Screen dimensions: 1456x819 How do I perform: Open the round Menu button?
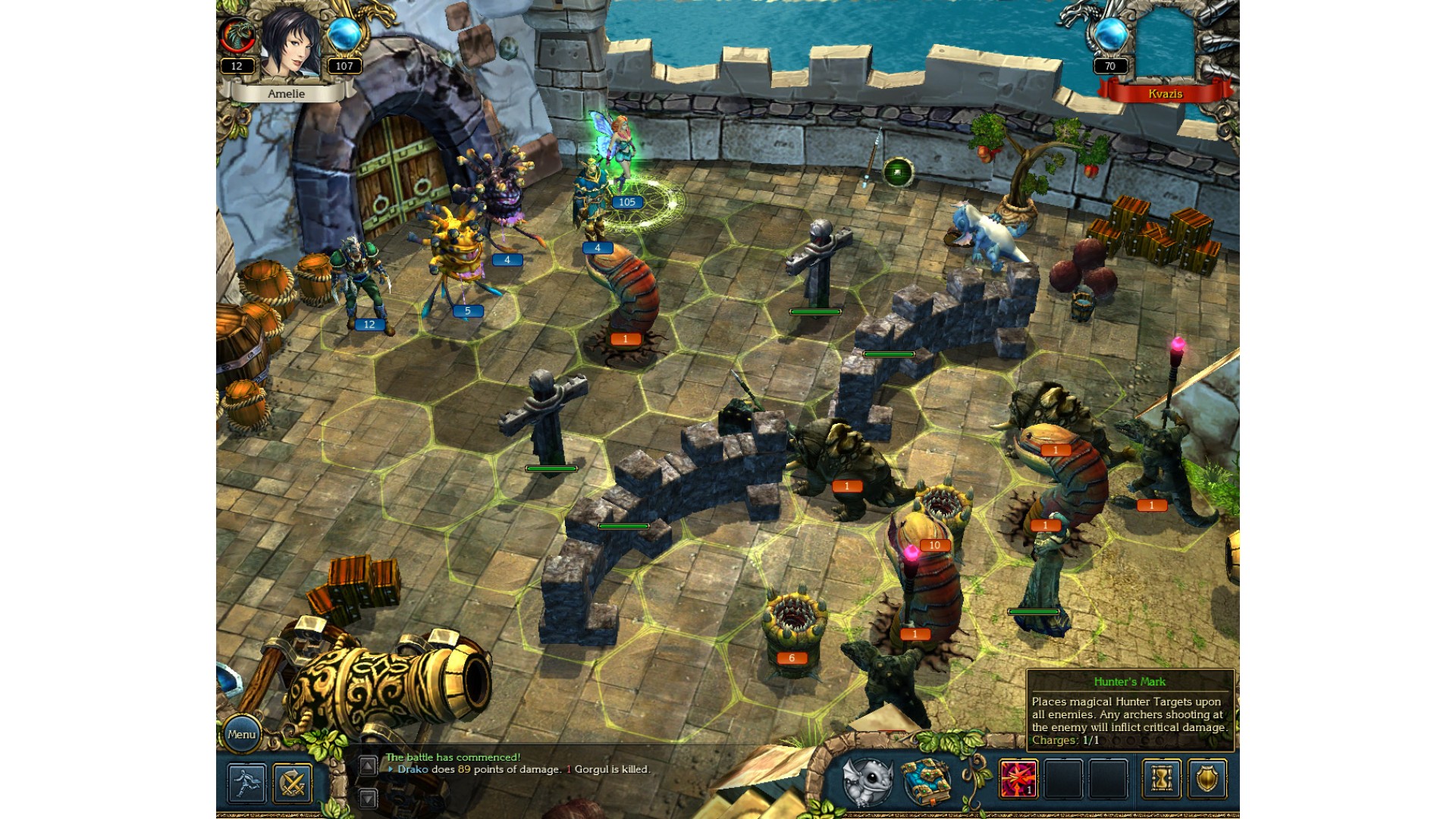[x=241, y=734]
